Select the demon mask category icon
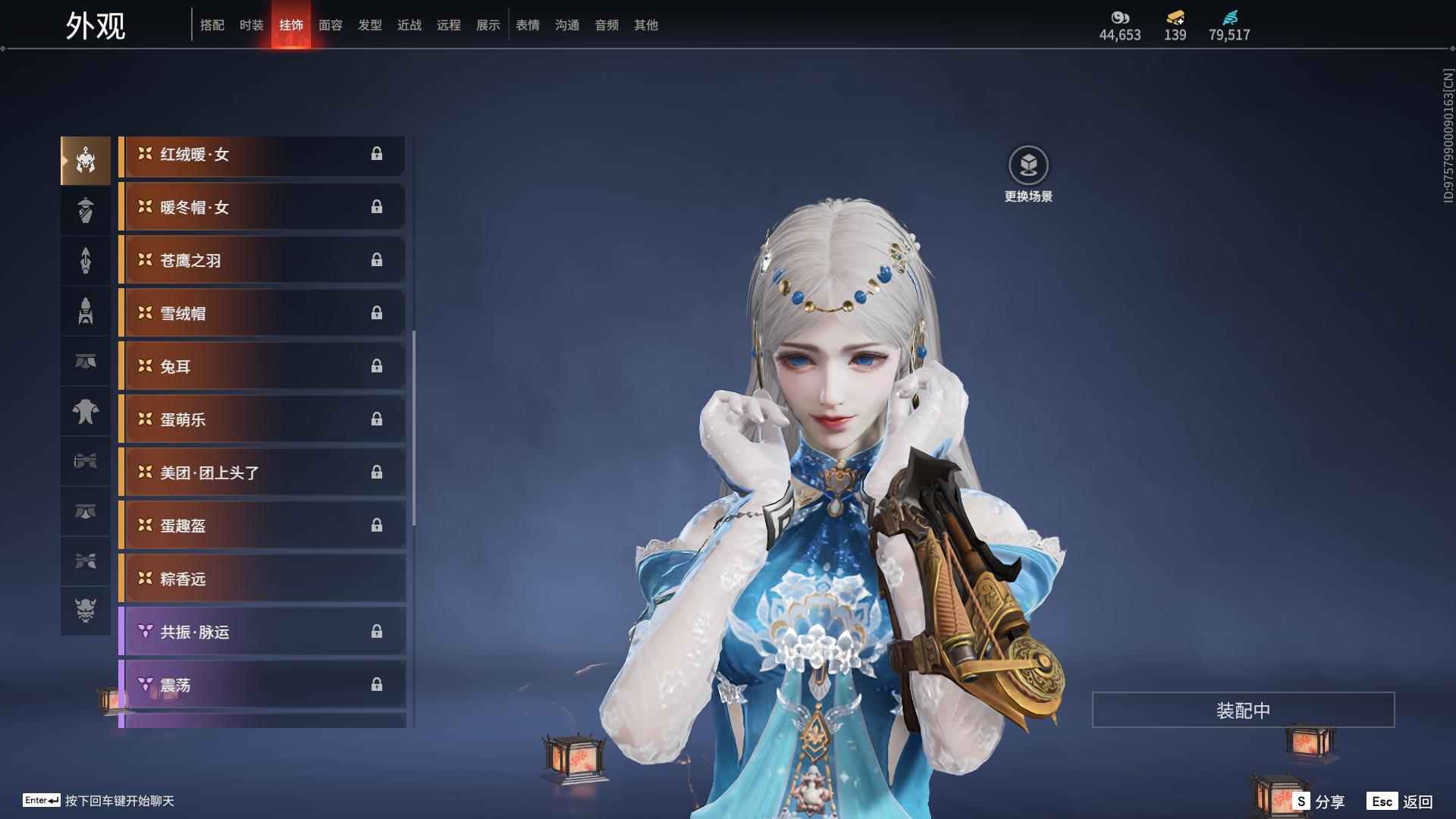Viewport: 1456px width, 819px height. pyautogui.click(x=86, y=610)
